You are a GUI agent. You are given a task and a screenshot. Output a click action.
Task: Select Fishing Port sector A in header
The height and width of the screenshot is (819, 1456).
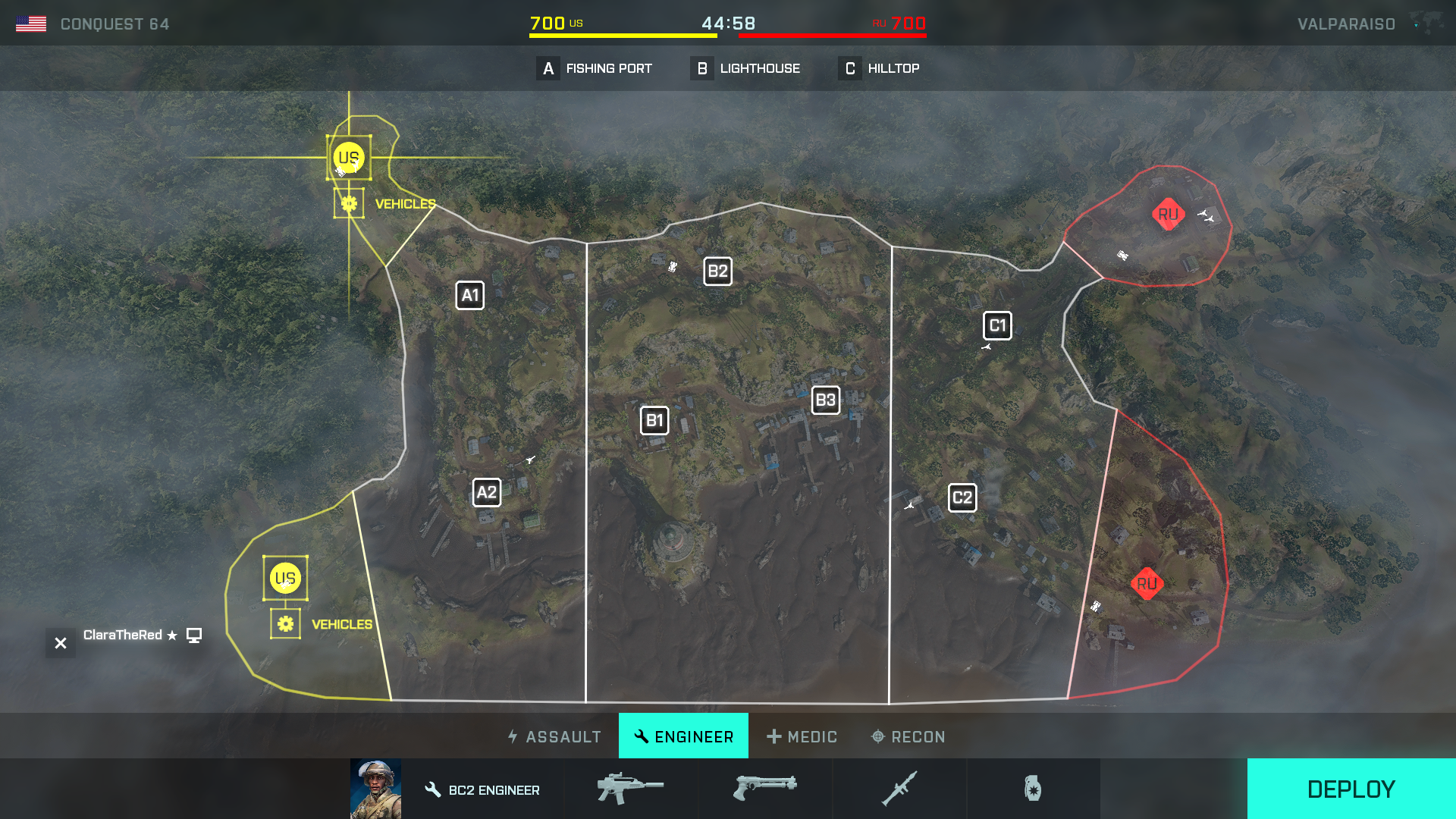tap(595, 68)
